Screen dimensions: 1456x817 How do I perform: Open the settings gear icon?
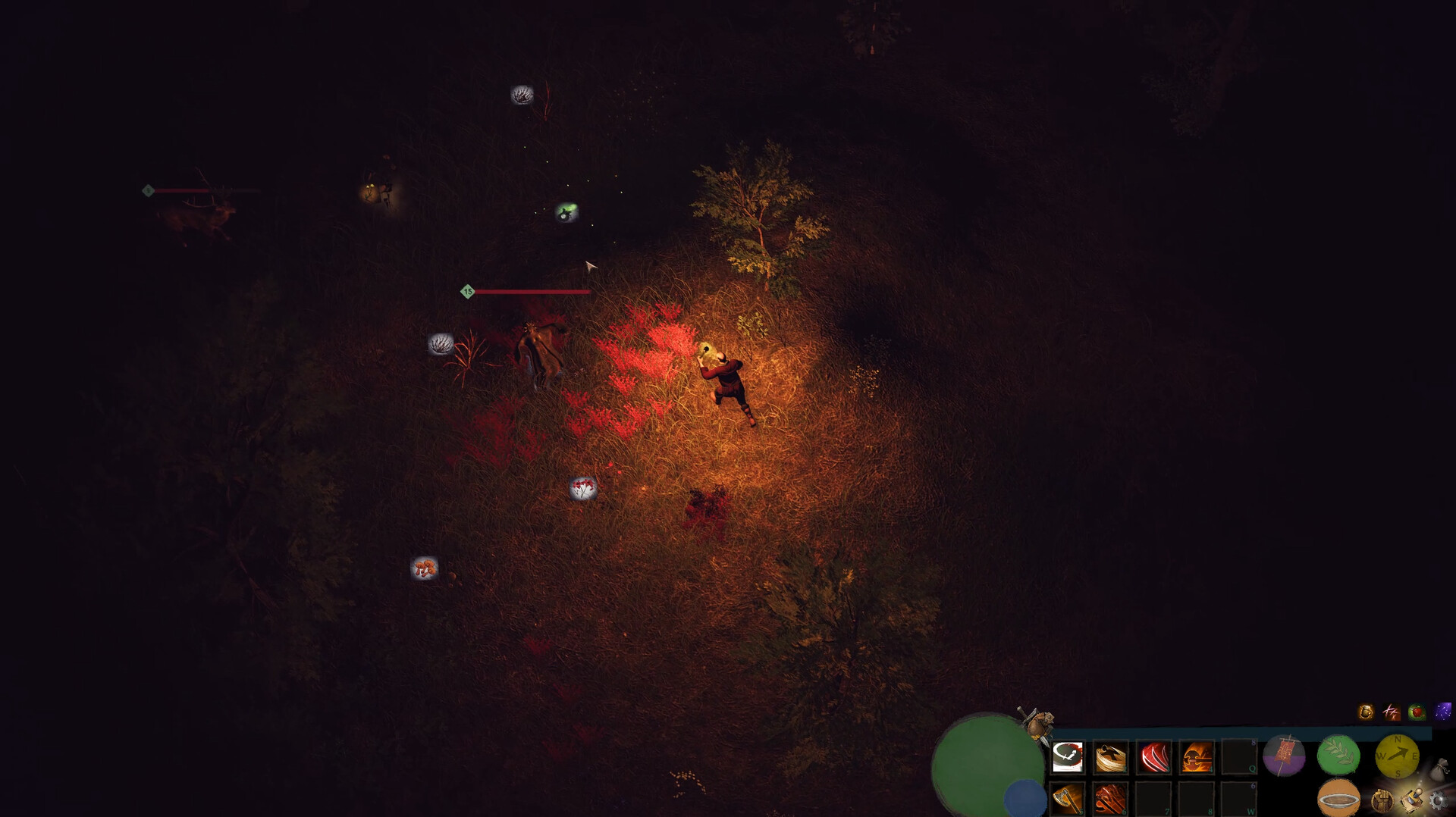1439,802
